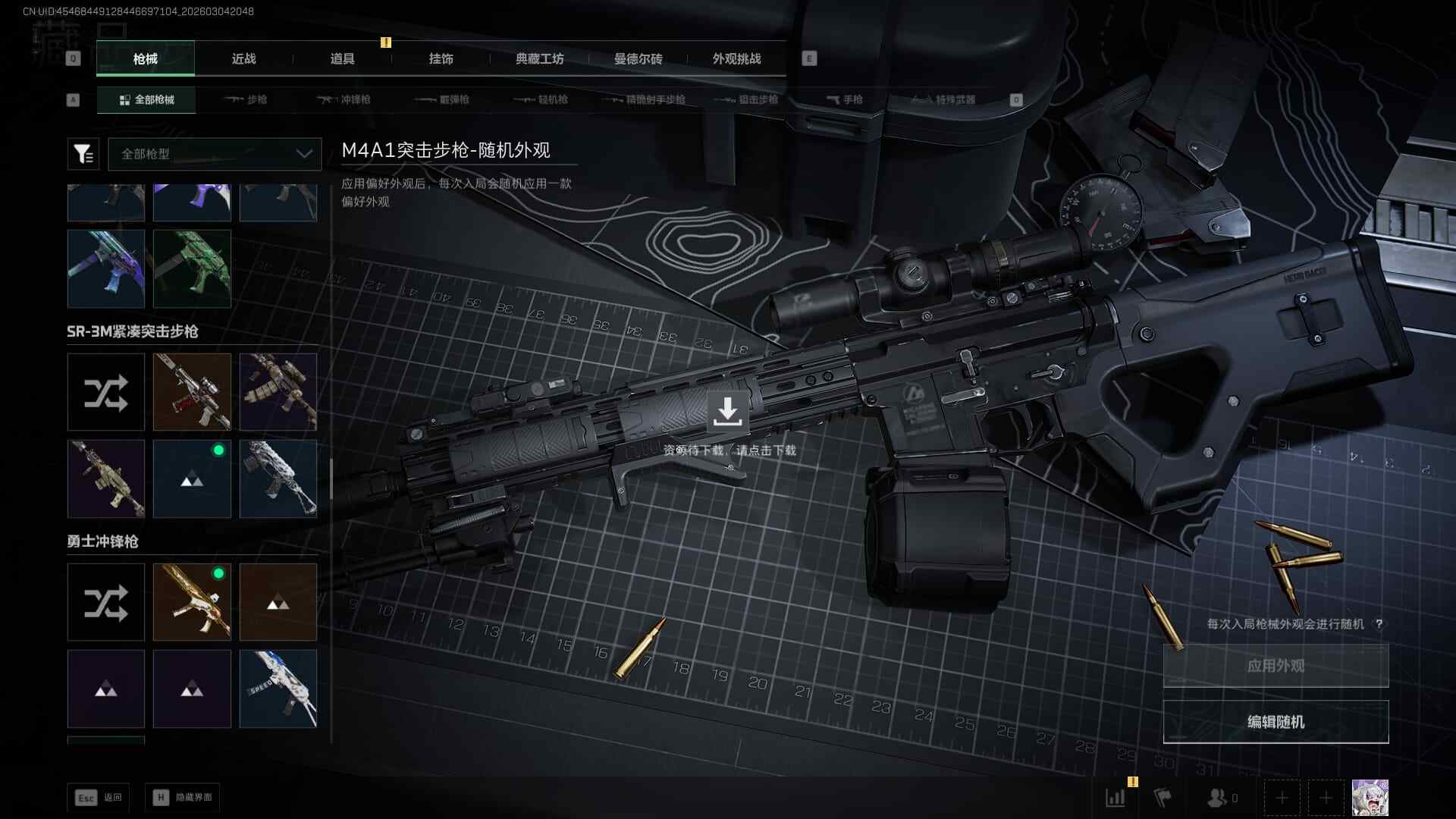Open the 典藏工坊 workshop tab
Image resolution: width=1456 pixels, height=819 pixels.
(539, 59)
